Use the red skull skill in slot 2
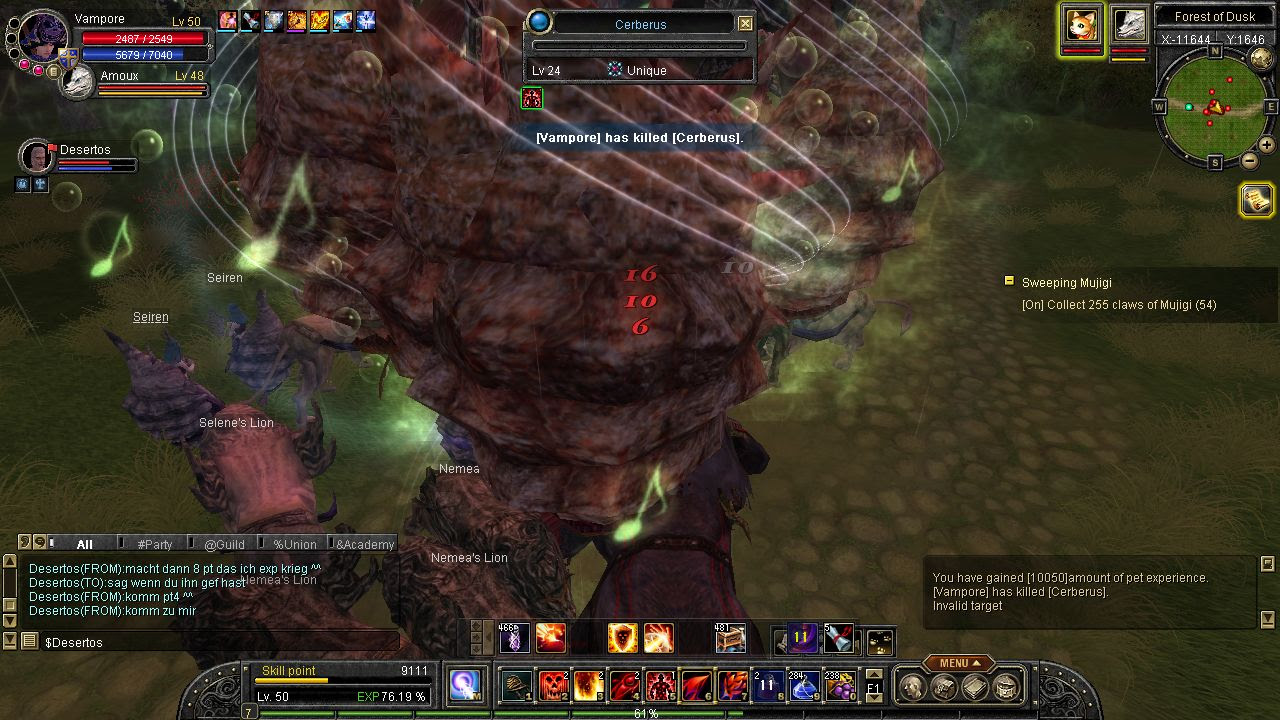This screenshot has height=720, width=1280. point(553,686)
